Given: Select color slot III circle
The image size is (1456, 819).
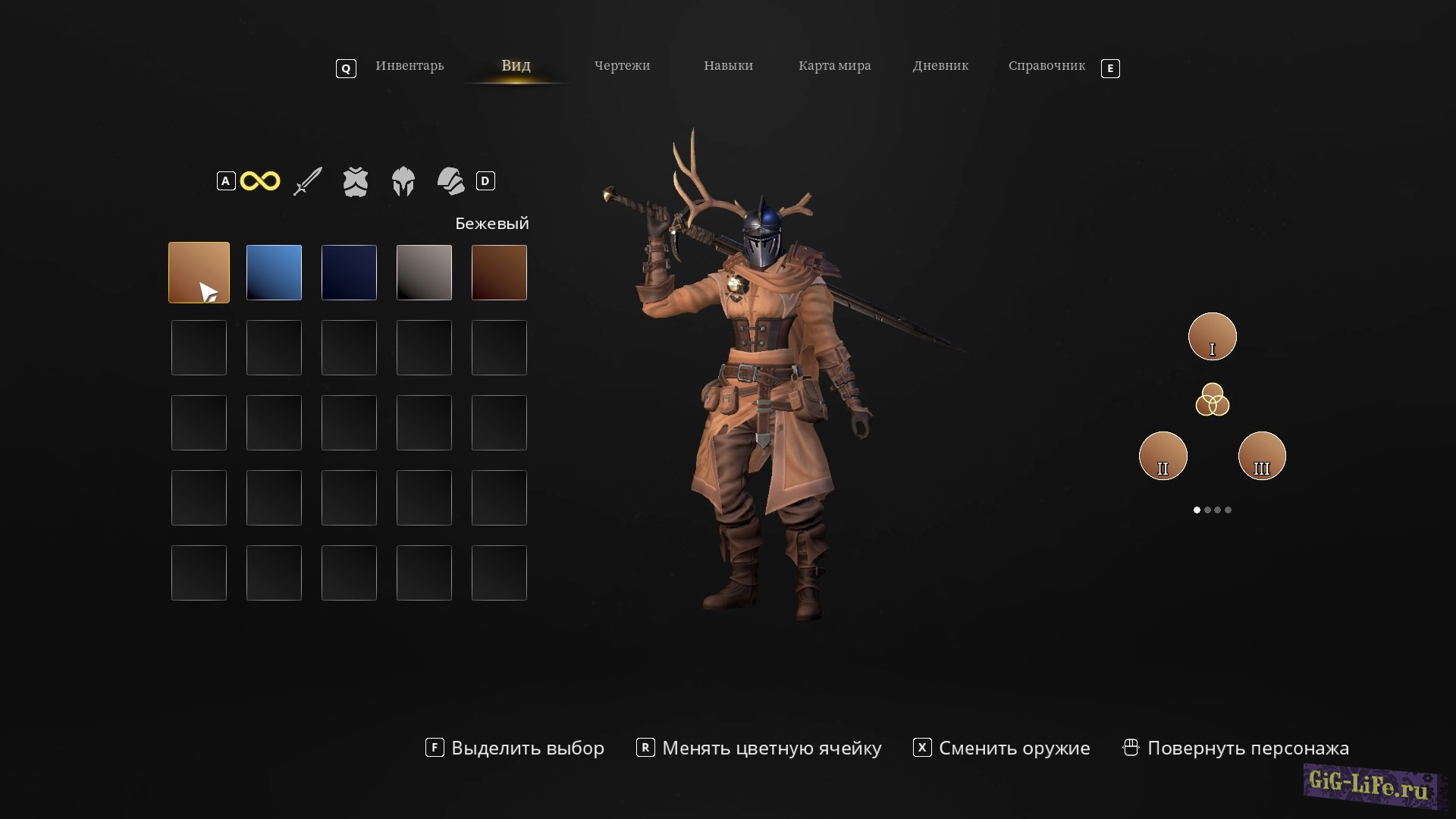Looking at the screenshot, I should coord(1262,456).
